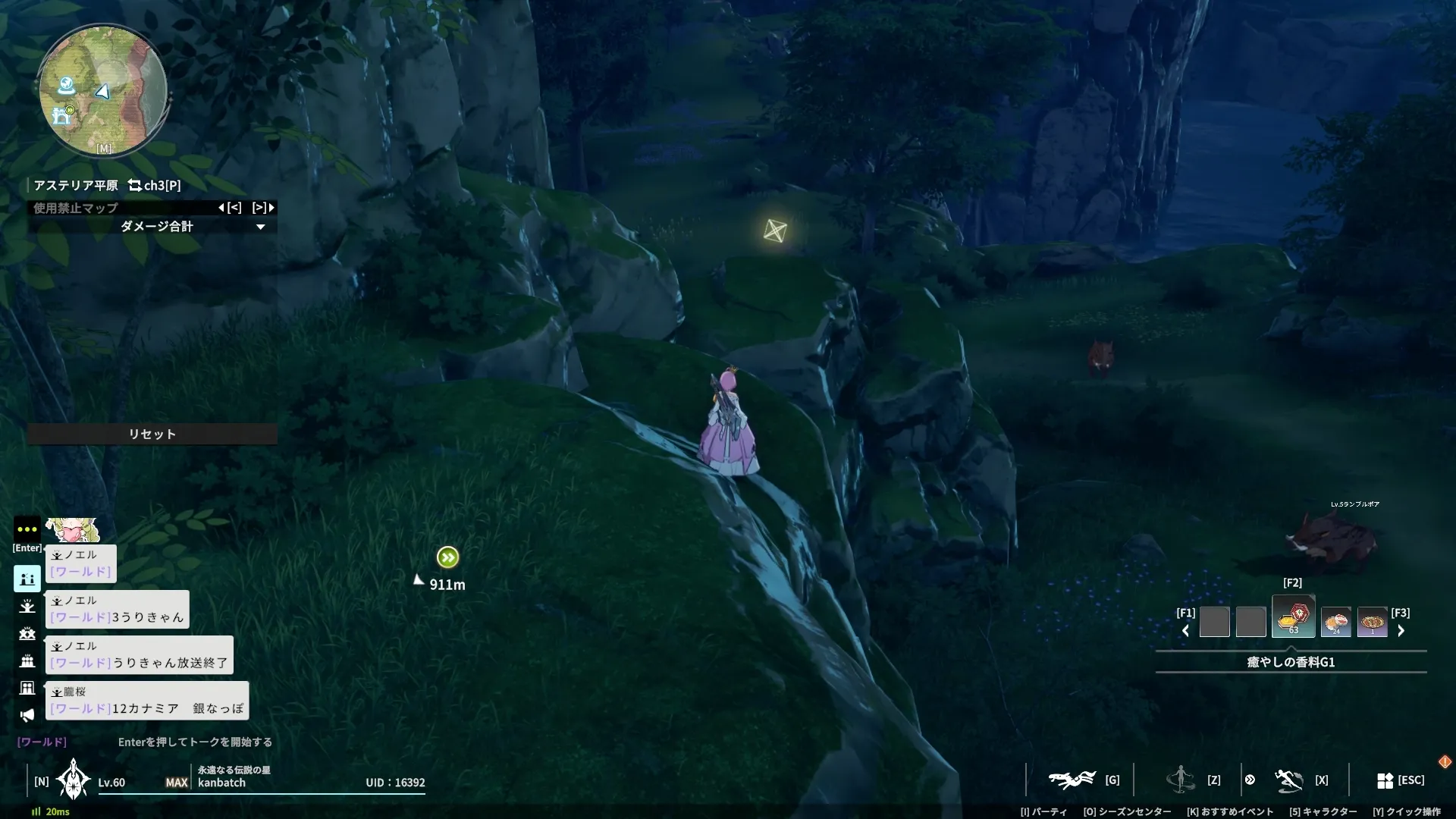Viewport: 1456px width, 819px height.
Task: Open the circular minimap
Action: point(102,91)
